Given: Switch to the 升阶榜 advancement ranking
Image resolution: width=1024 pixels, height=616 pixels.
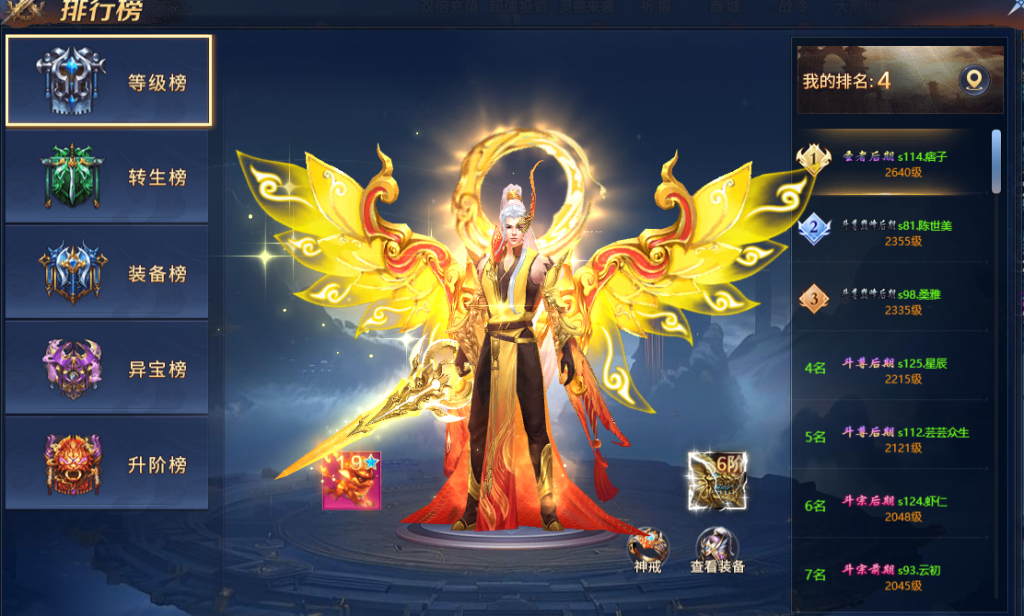Looking at the screenshot, I should 109,465.
